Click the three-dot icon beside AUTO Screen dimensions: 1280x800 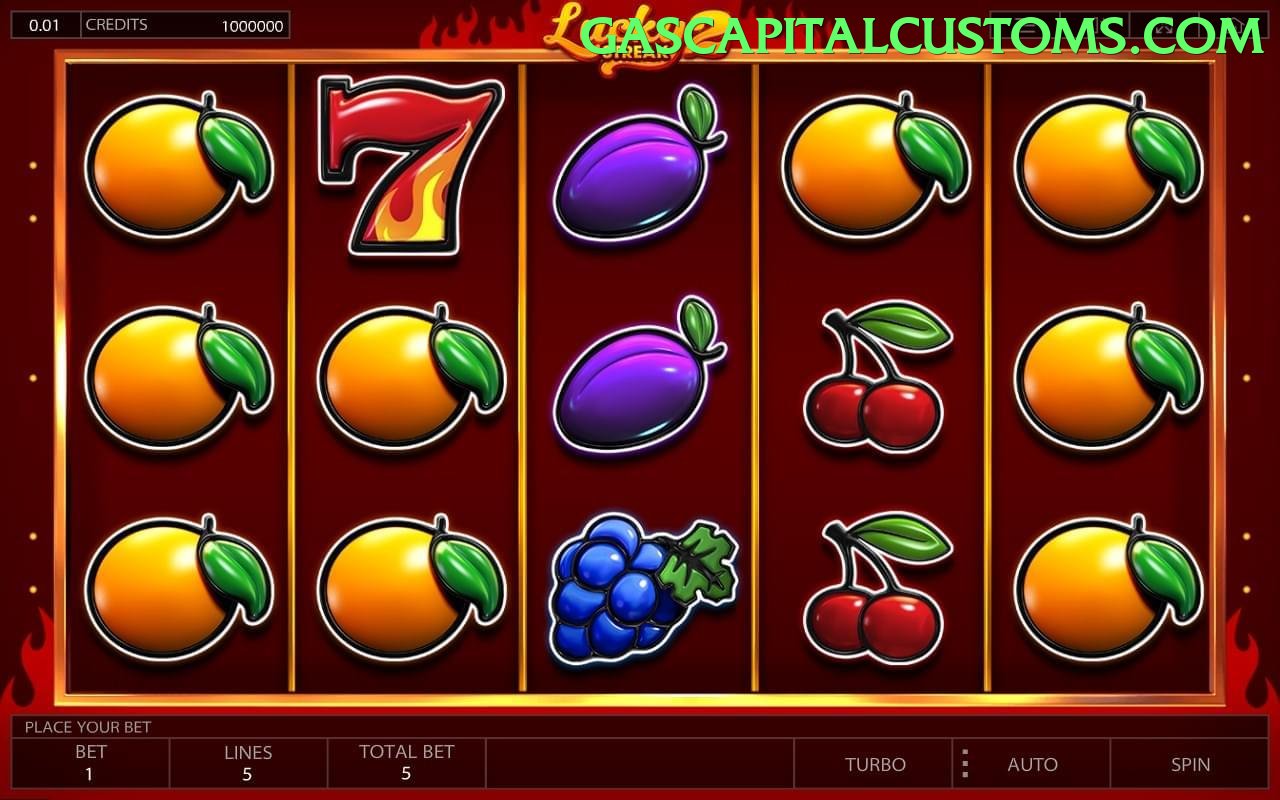(964, 764)
